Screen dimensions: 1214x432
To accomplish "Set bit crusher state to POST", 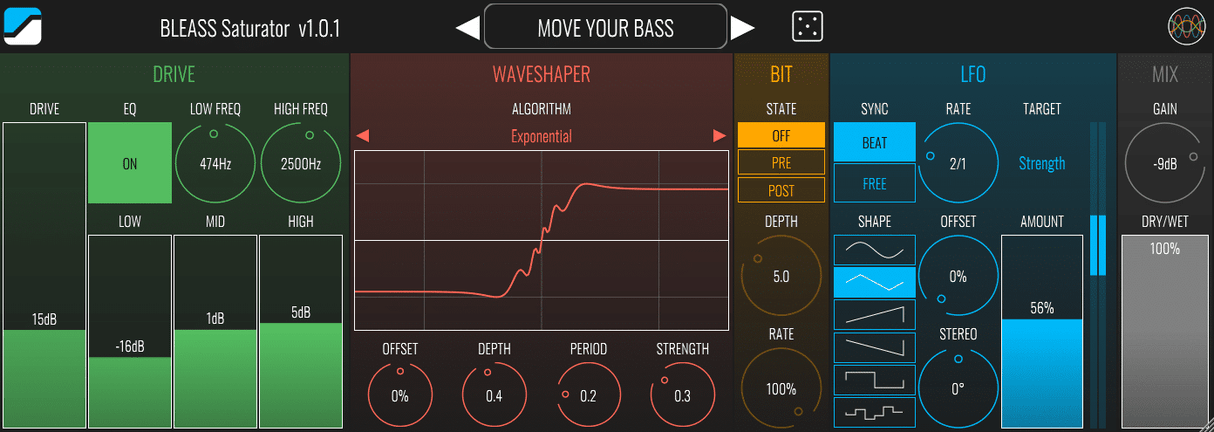I will tap(781, 189).
